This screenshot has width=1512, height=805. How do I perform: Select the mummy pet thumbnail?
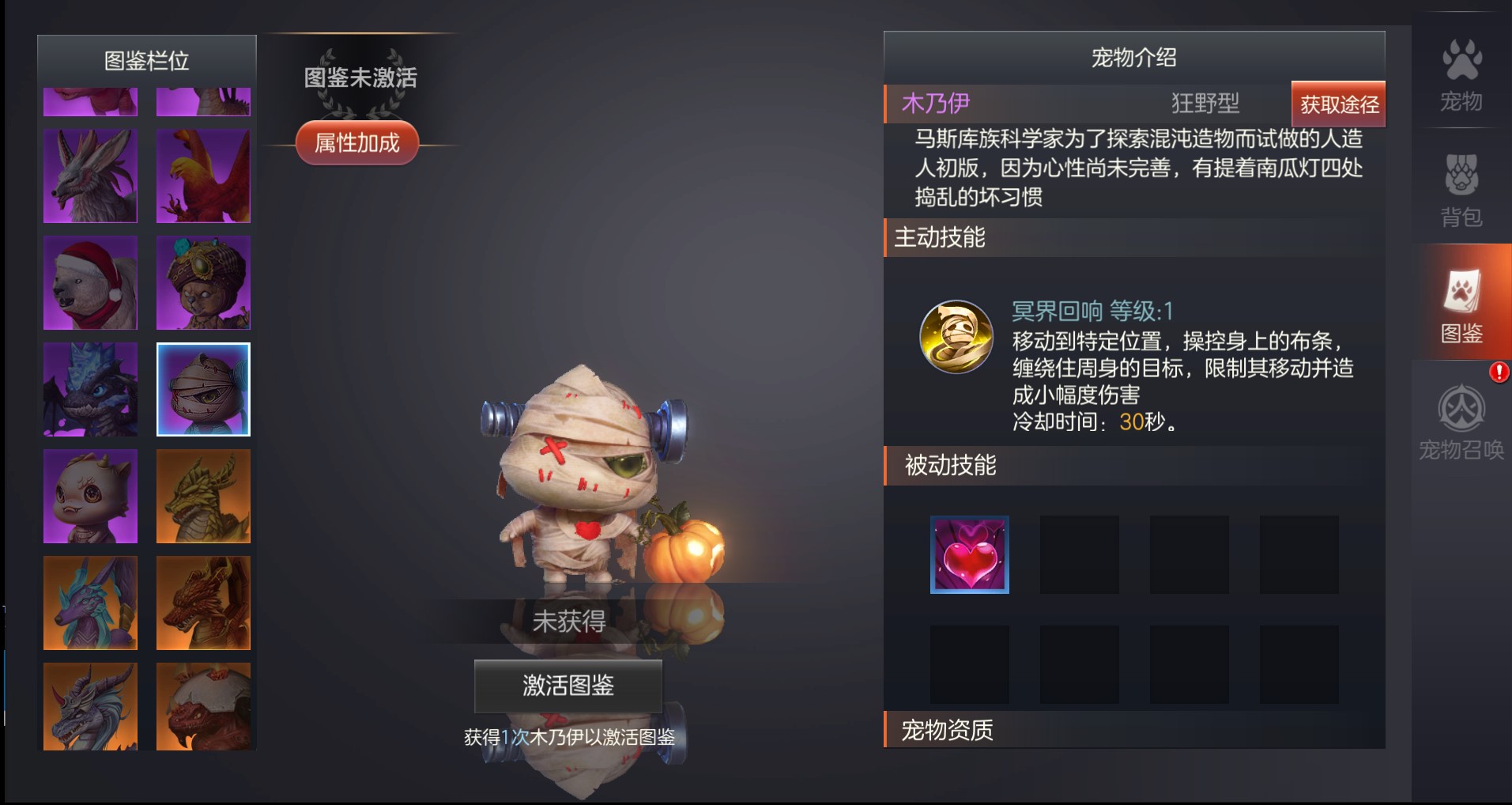pyautogui.click(x=203, y=389)
